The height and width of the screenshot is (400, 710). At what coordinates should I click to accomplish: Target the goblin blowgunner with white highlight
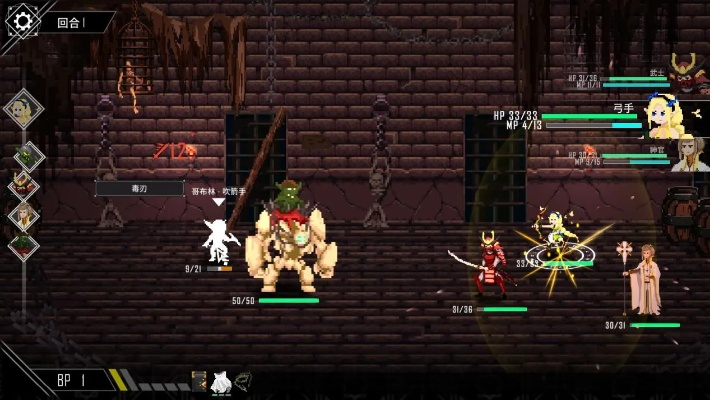218,240
